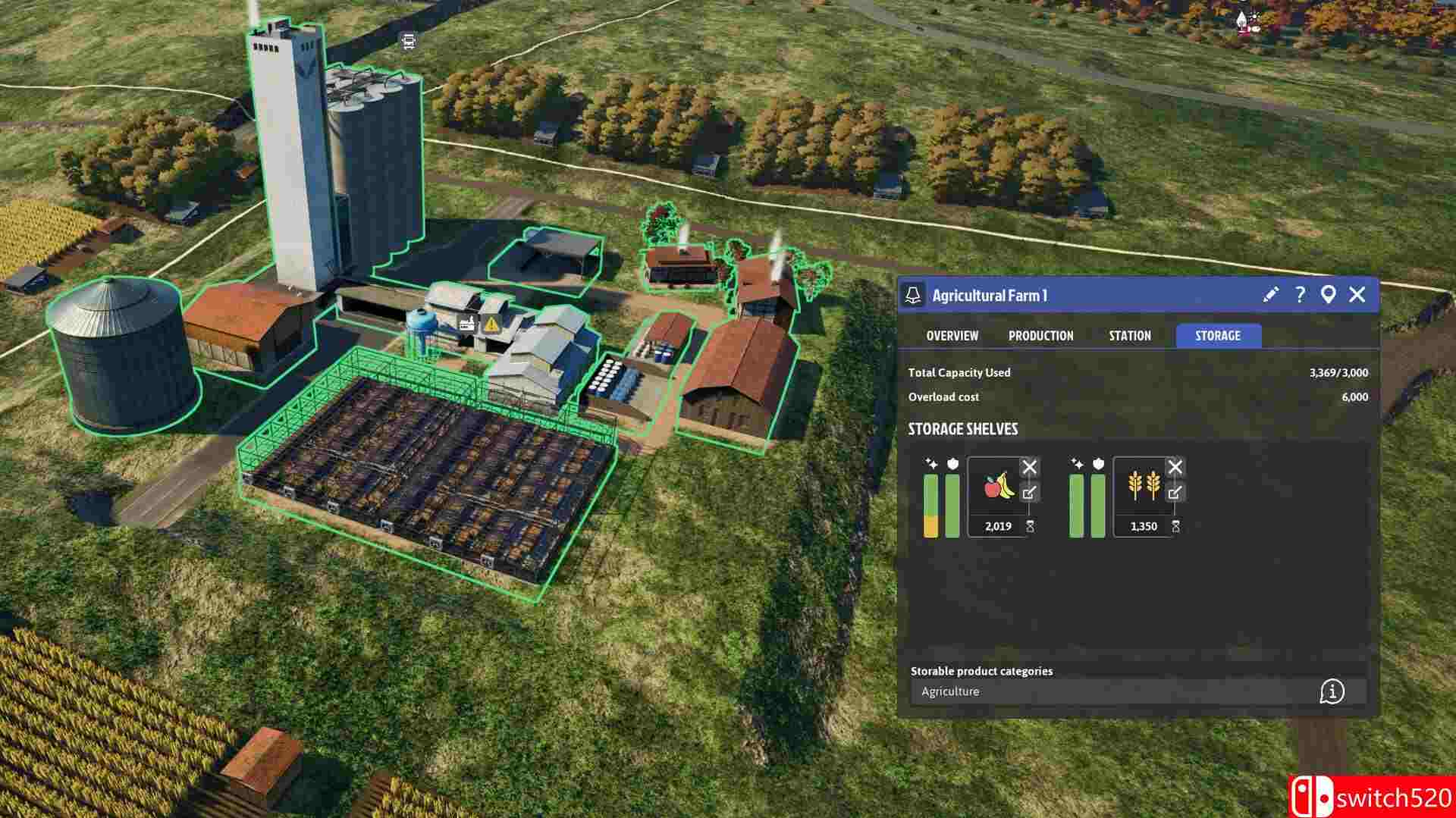Select the rename pencil icon for Agricultural Farm 1
Viewport: 1456px width, 818px height.
tap(1269, 296)
